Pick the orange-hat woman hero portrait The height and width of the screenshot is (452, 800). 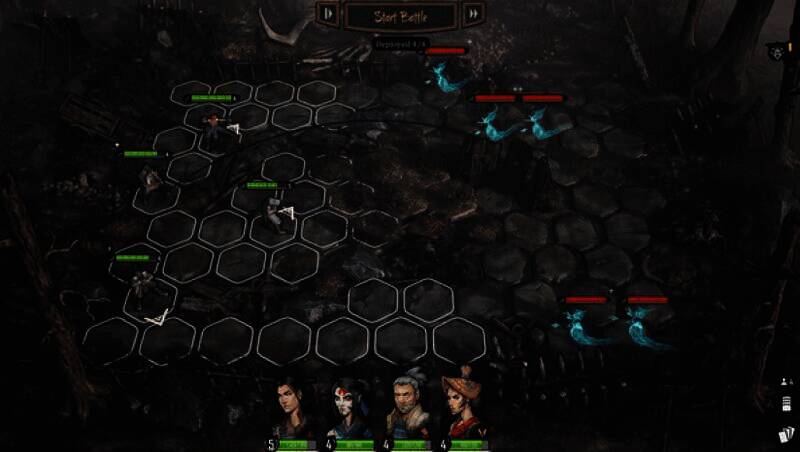[x=462, y=408]
